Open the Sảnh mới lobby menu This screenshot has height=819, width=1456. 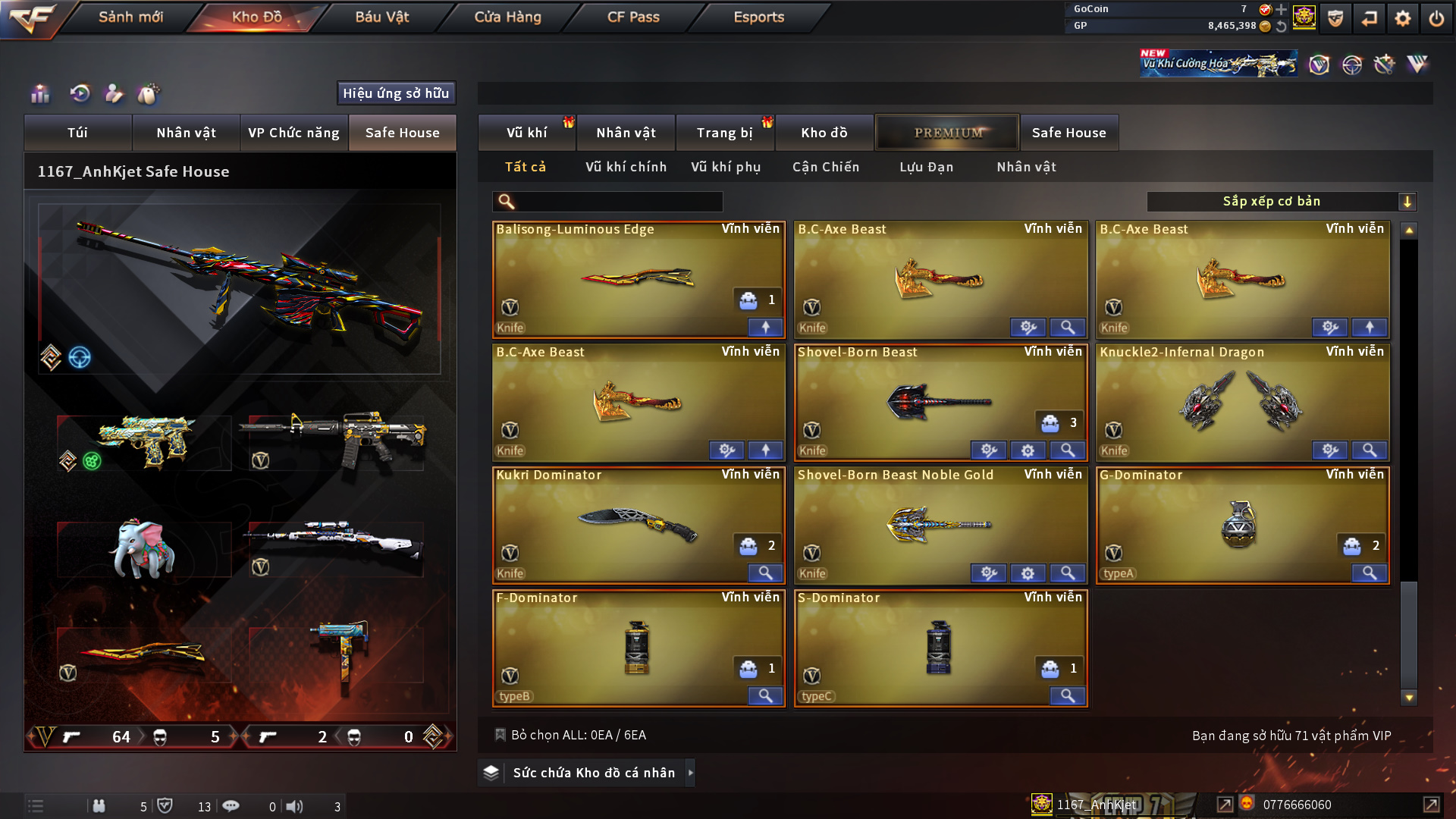(x=130, y=17)
